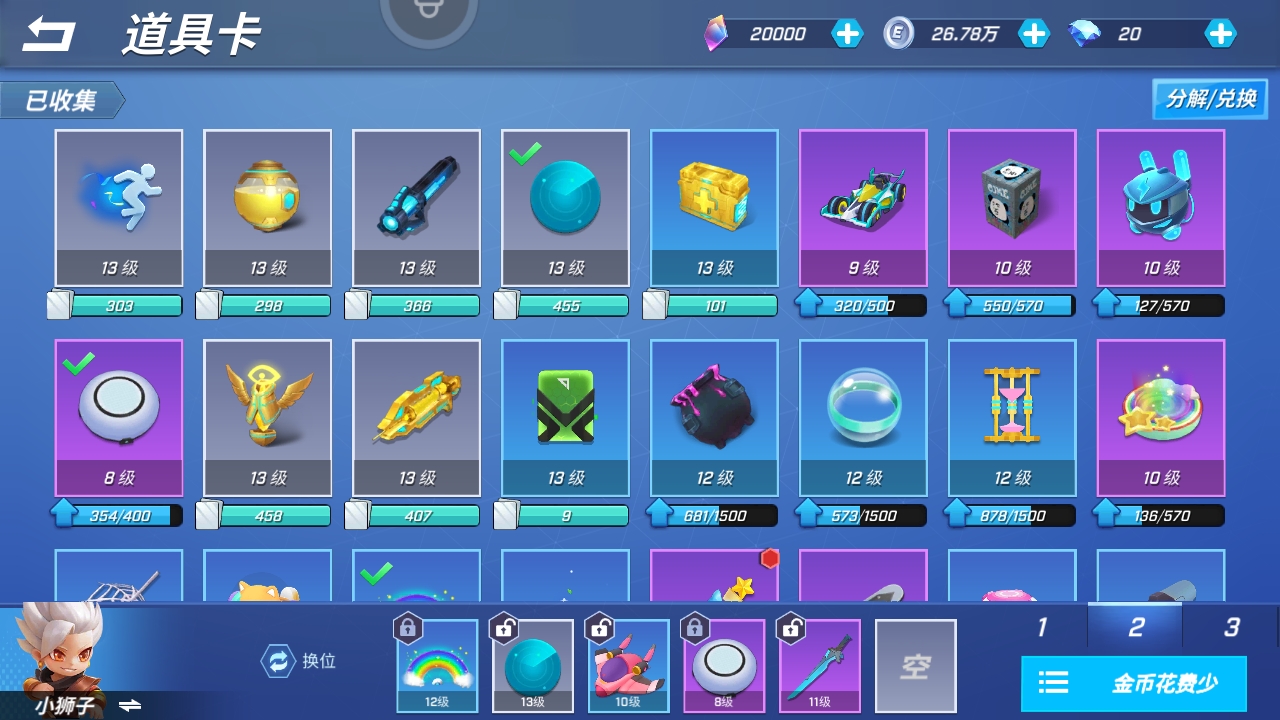Screen dimensions: 1280x720
Task: Open the 金币花费少 sort option
Action: [1134, 684]
